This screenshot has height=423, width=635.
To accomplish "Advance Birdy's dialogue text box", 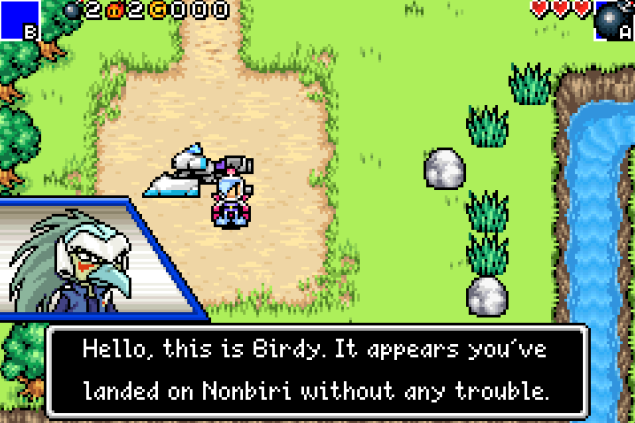I will [316, 369].
